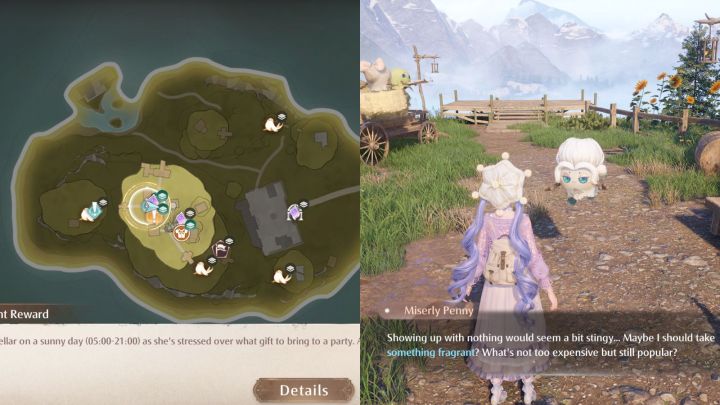Select the orange shop marker on the map
Screen dimensions: 720x405
[181, 234]
